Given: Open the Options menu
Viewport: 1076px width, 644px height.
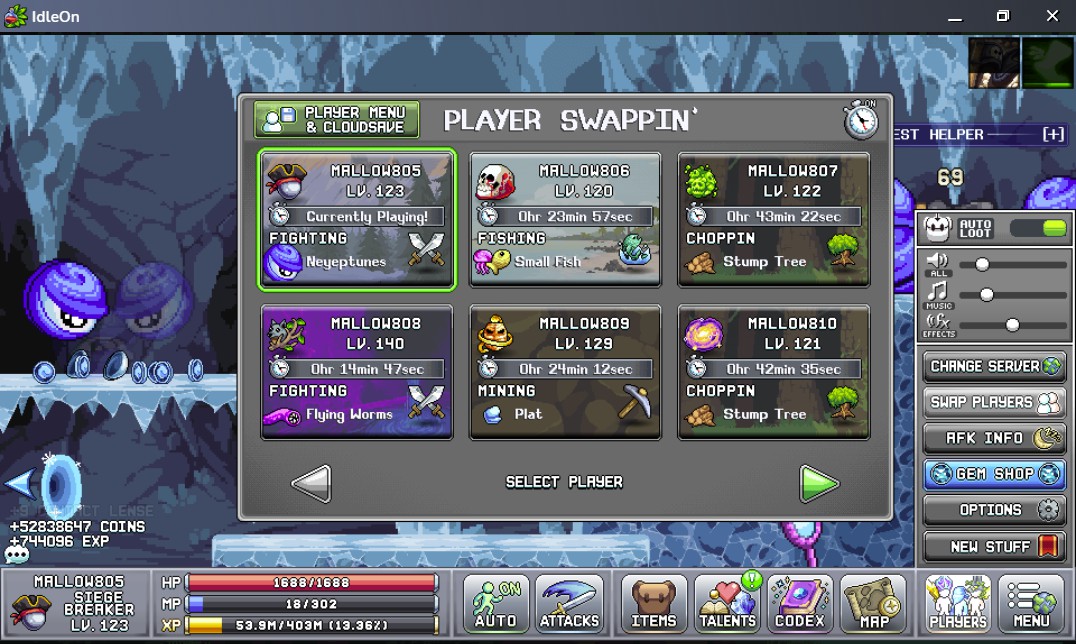Looking at the screenshot, I should [995, 510].
